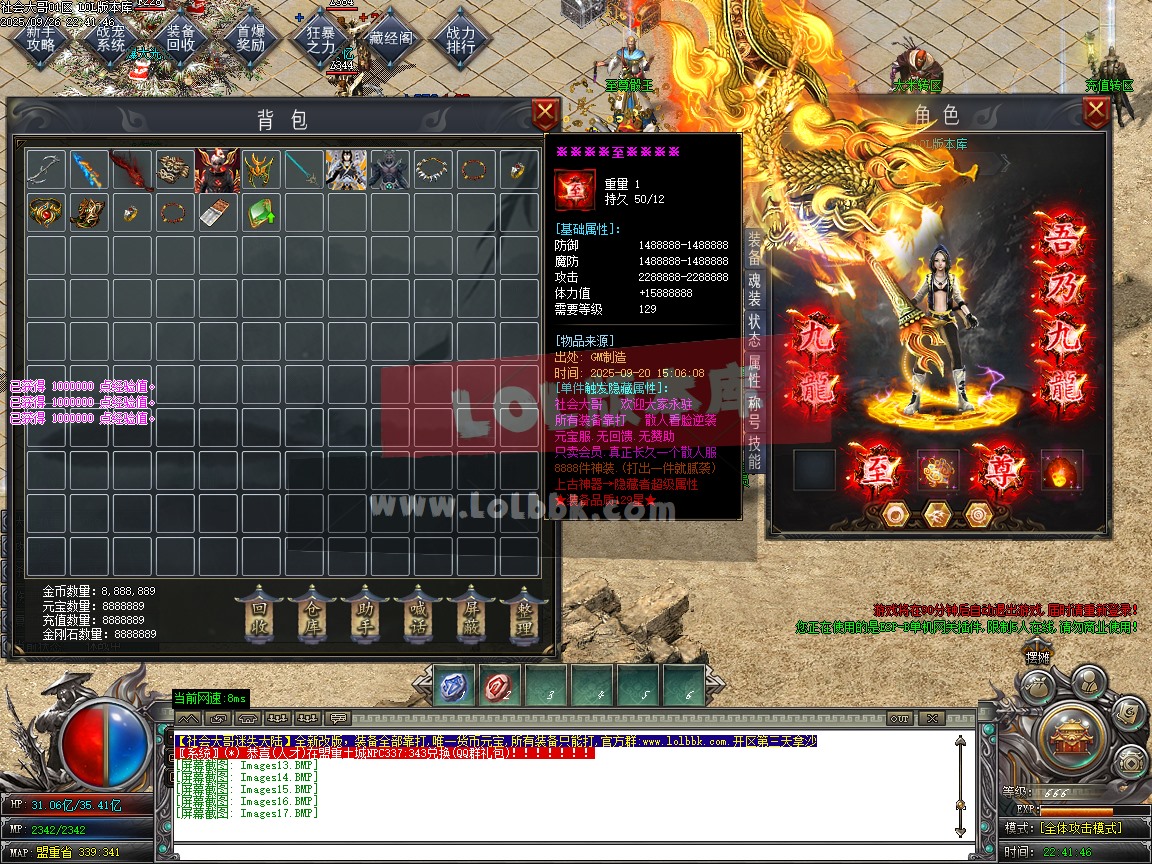This screenshot has height=864, width=1152.
Task: Close the 背包 backpack window
Action: point(545,111)
